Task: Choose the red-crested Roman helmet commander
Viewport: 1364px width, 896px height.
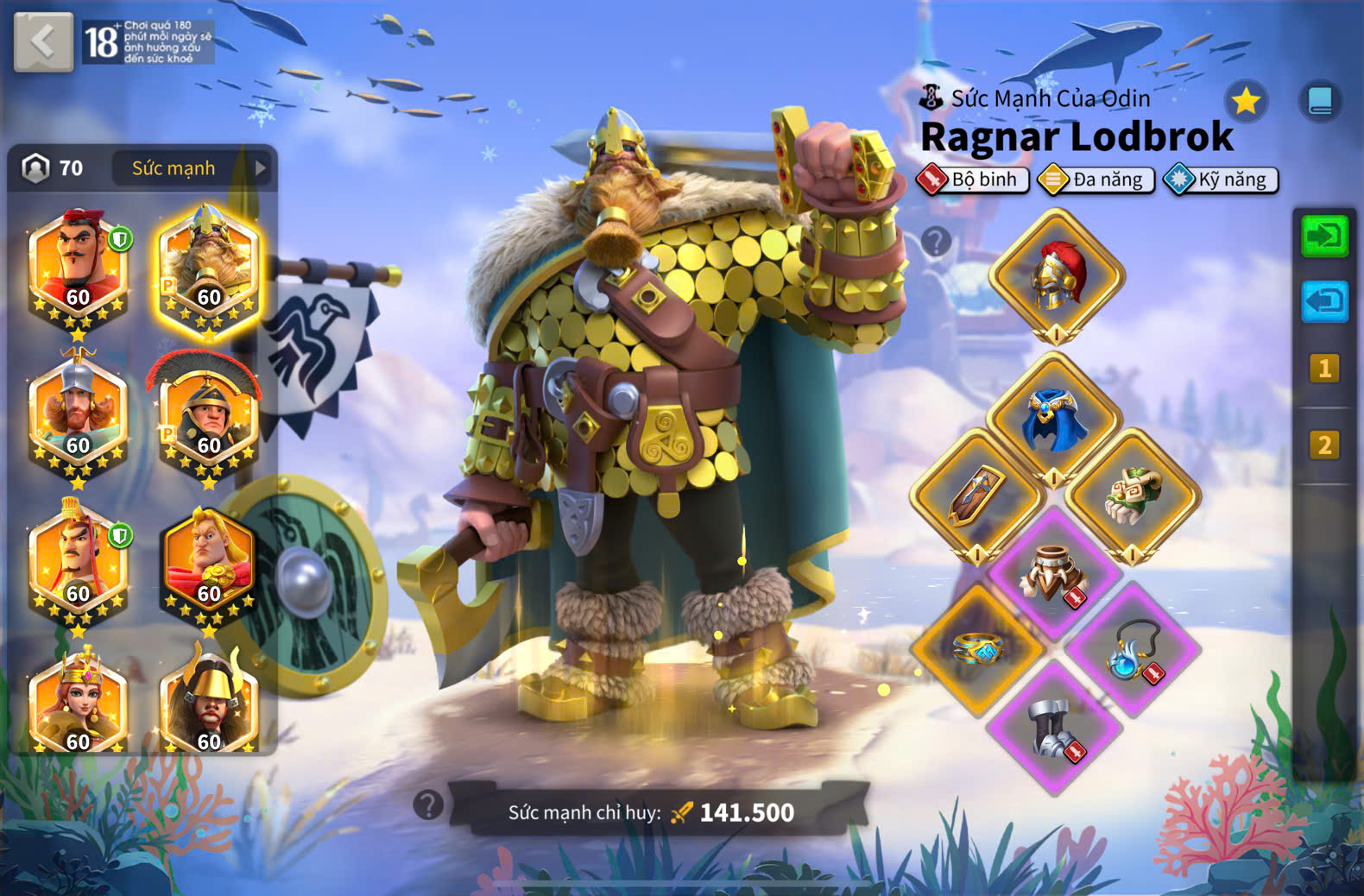Action: tap(208, 414)
